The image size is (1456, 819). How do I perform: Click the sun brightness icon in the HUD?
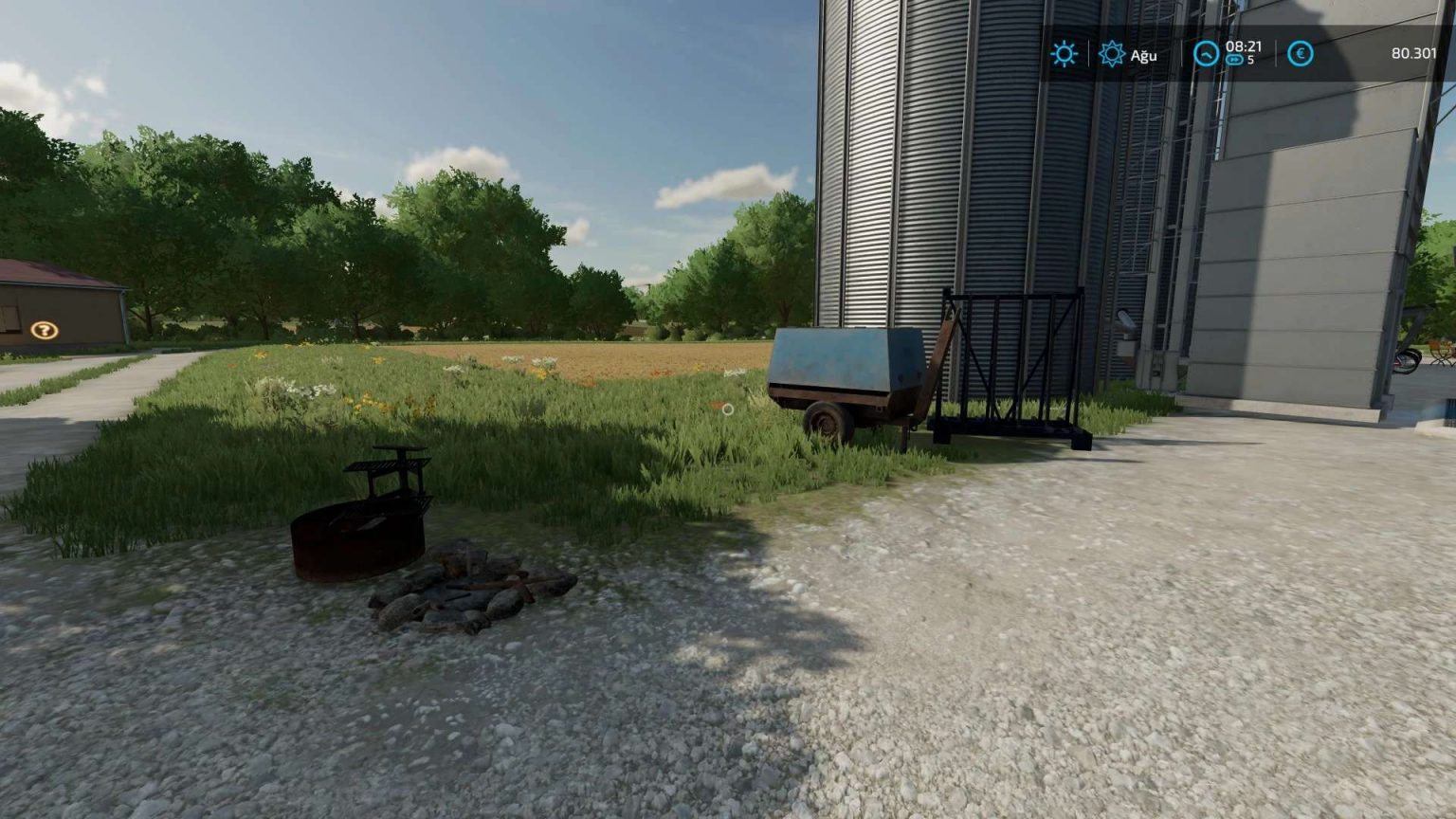1065,54
